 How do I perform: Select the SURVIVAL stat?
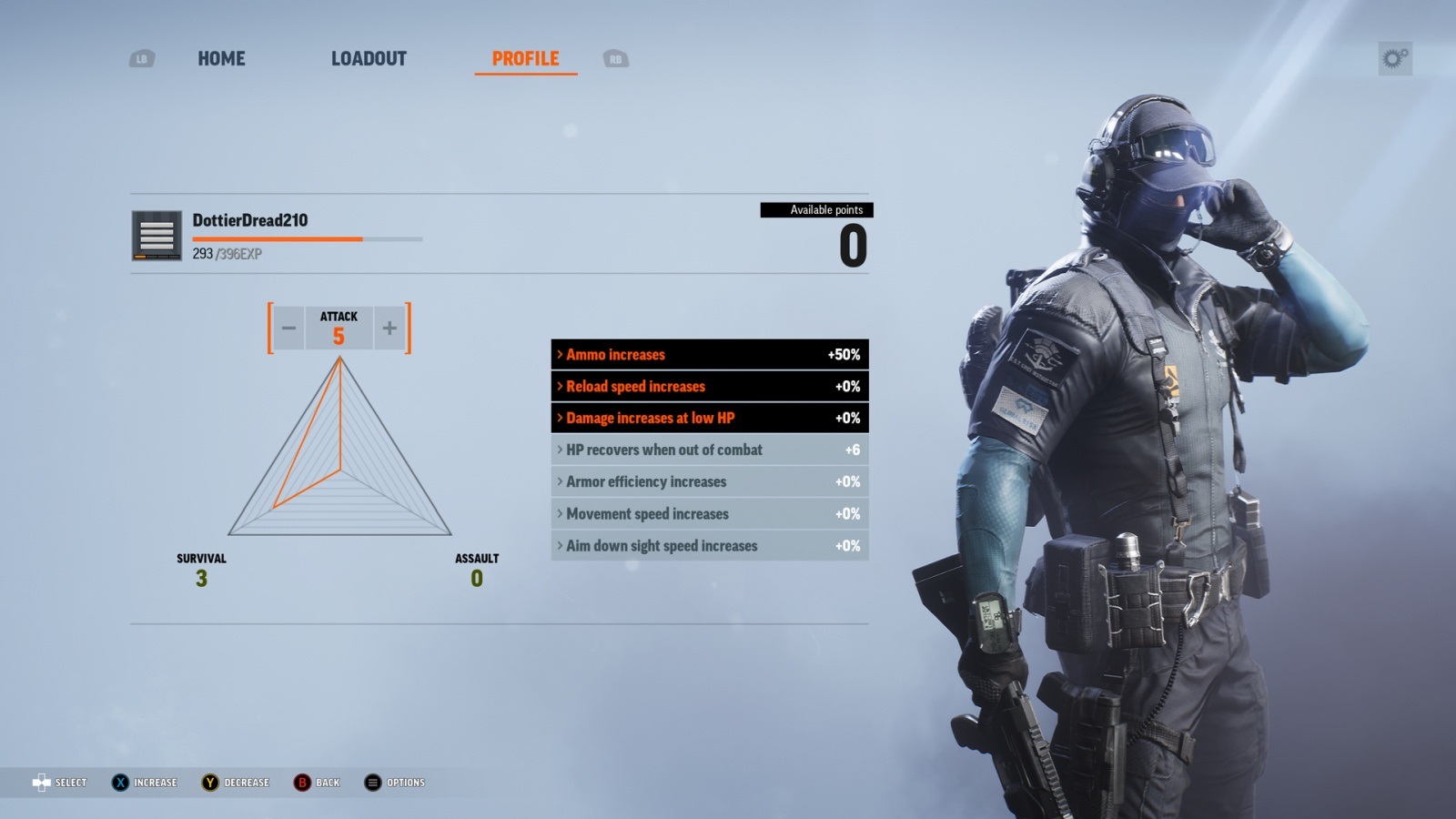coord(201,570)
